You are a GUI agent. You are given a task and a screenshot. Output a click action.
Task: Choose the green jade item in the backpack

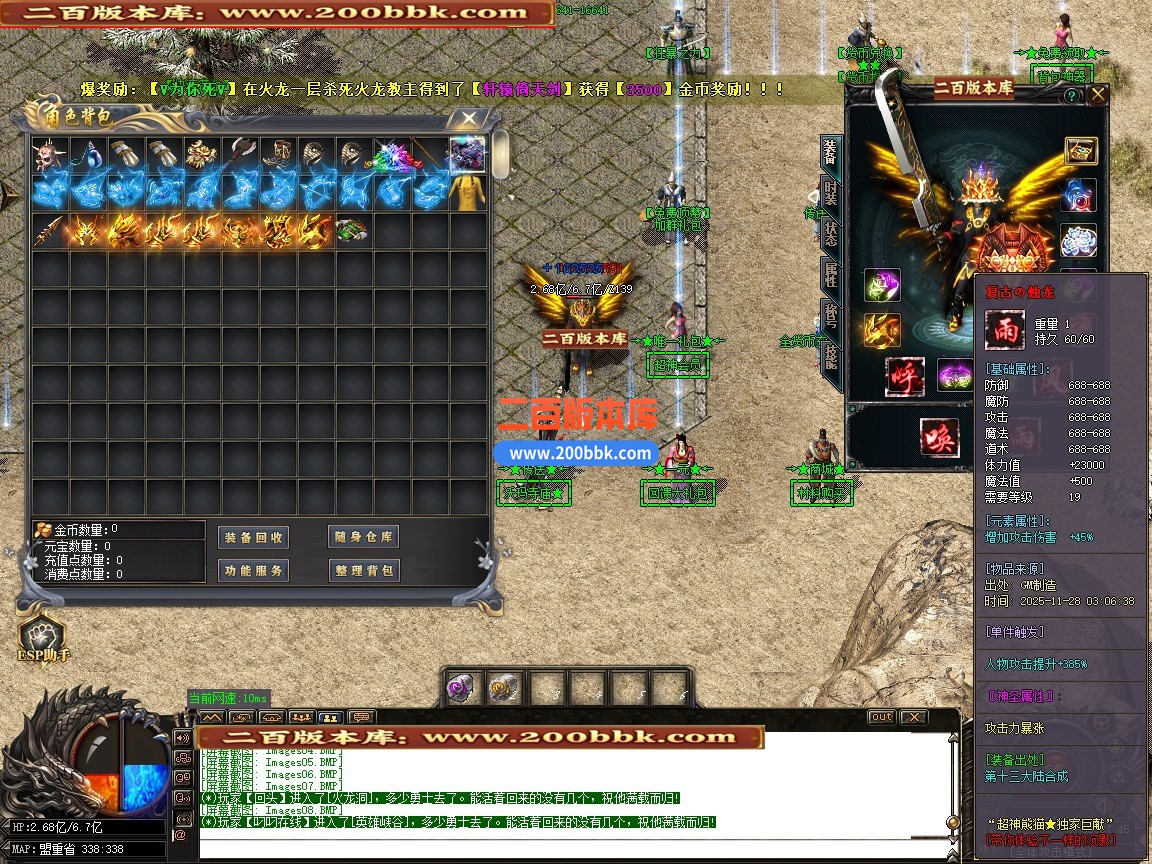(x=351, y=230)
